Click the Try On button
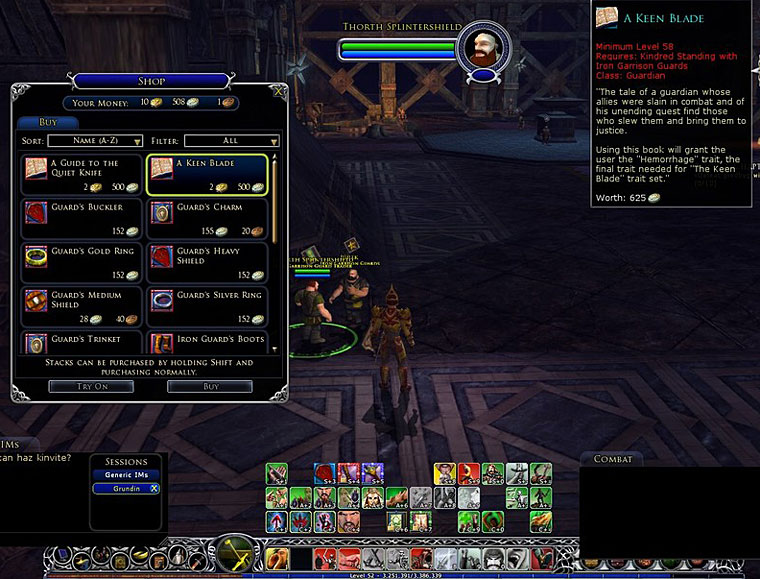 pyautogui.click(x=90, y=386)
